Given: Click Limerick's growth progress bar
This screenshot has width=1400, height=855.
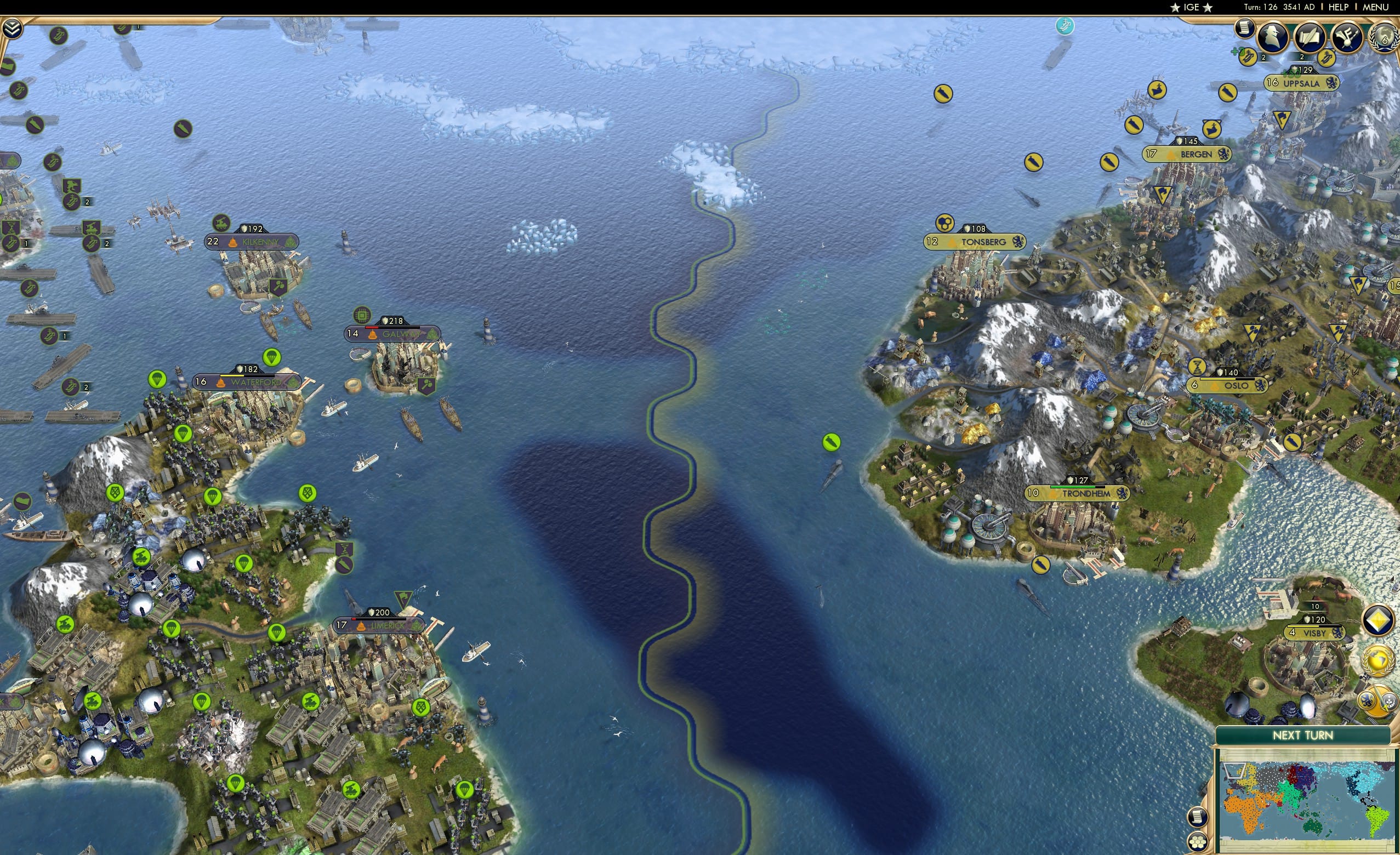Looking at the screenshot, I should click(378, 619).
